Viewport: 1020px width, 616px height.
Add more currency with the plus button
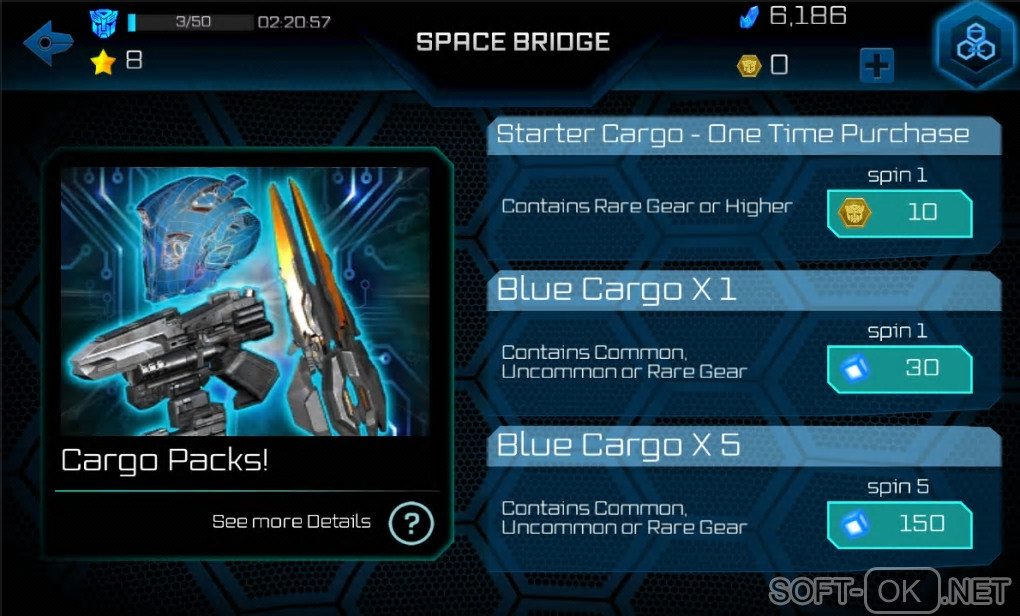pyautogui.click(x=876, y=66)
